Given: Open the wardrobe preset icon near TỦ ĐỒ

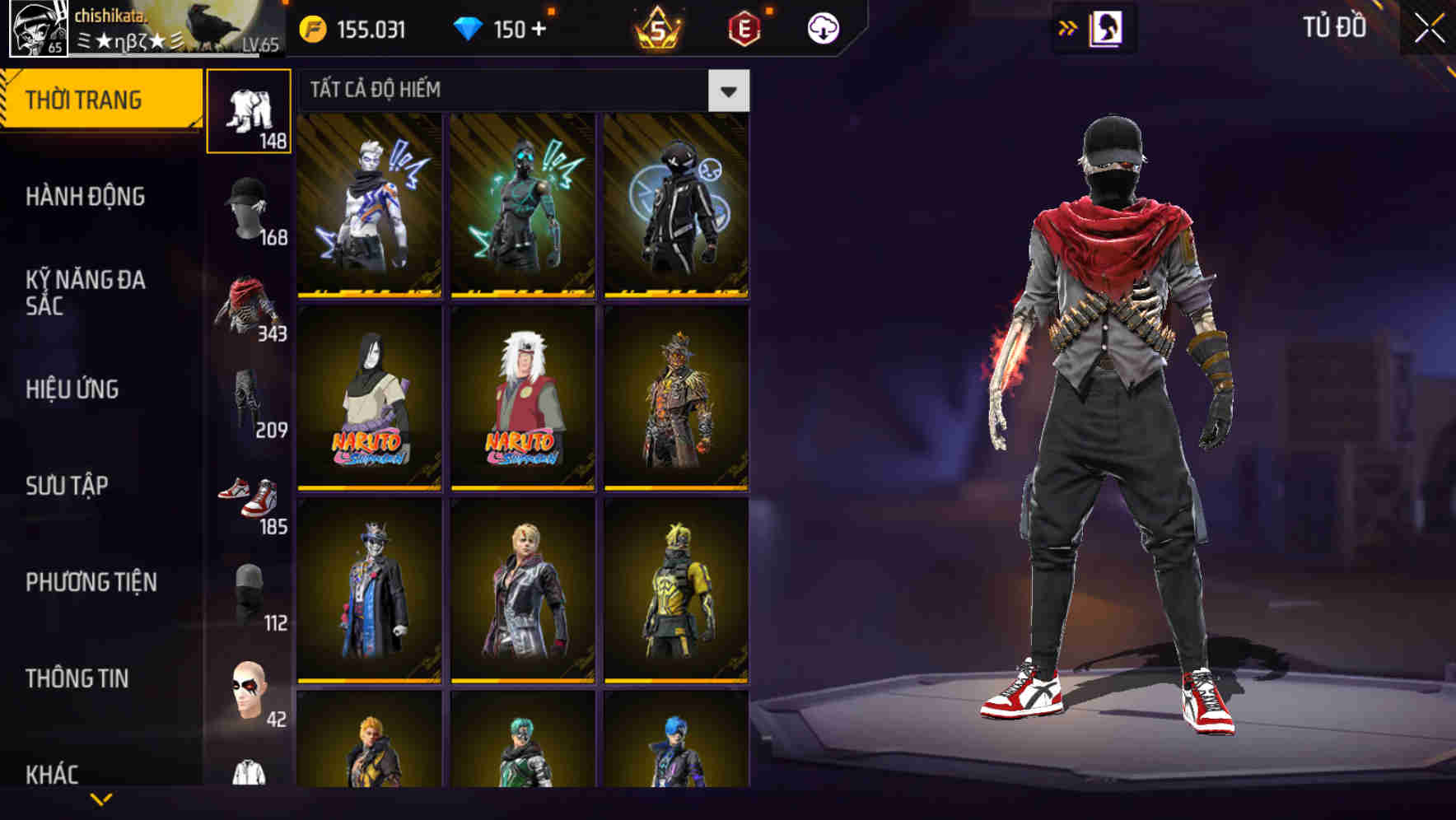Looking at the screenshot, I should (1104, 27).
